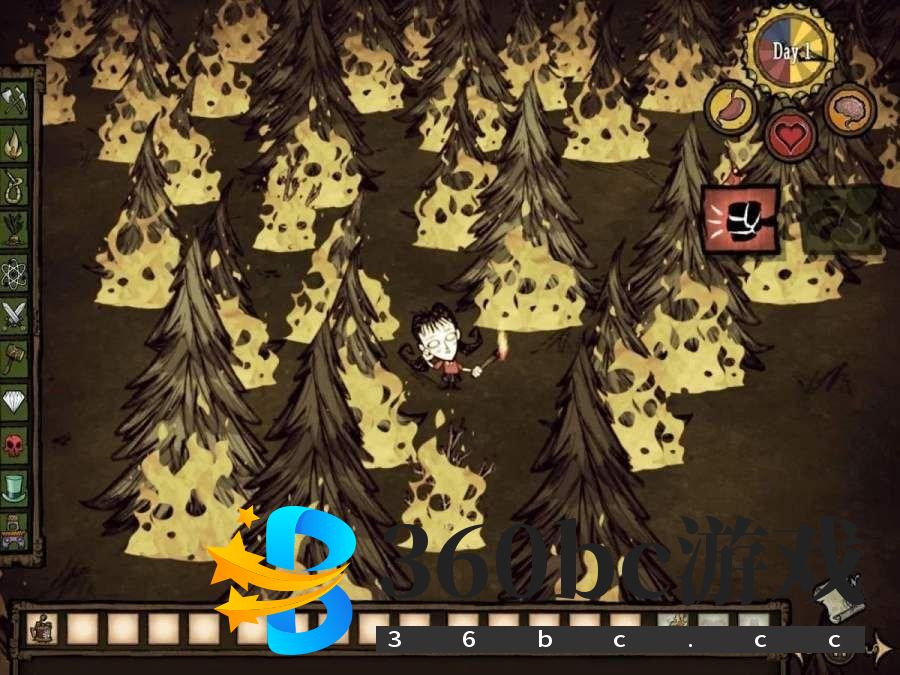The width and height of the screenshot is (900, 675).
Task: Tap the red fist attack button
Action: (x=740, y=219)
